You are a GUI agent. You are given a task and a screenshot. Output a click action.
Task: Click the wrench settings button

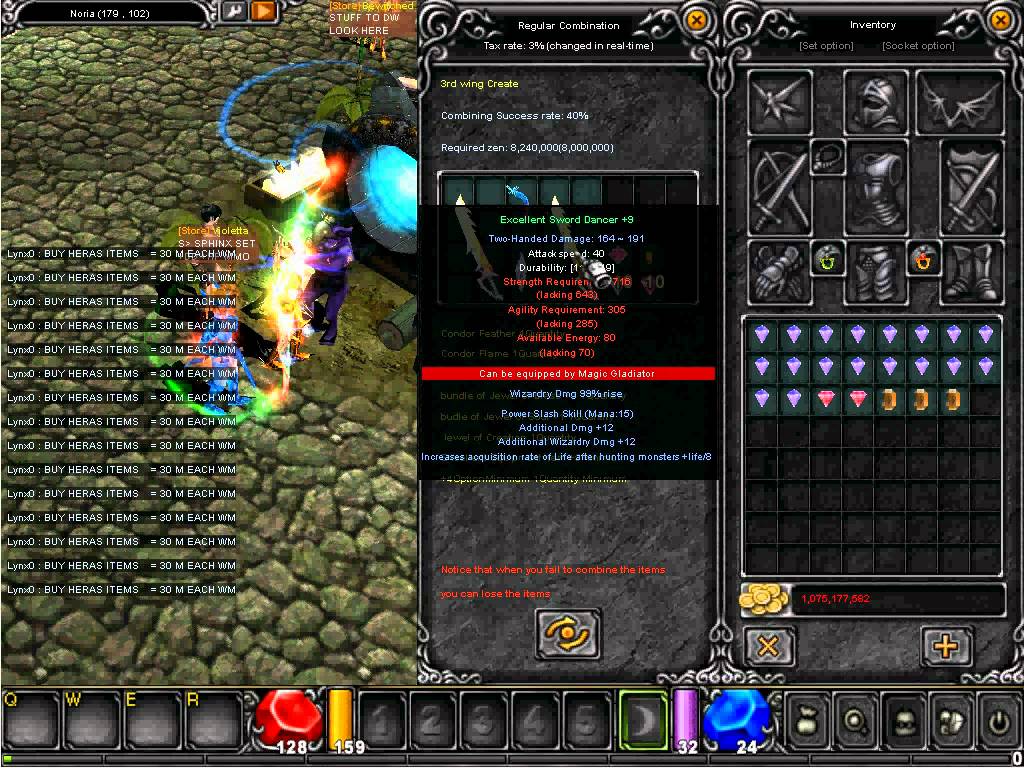234,11
